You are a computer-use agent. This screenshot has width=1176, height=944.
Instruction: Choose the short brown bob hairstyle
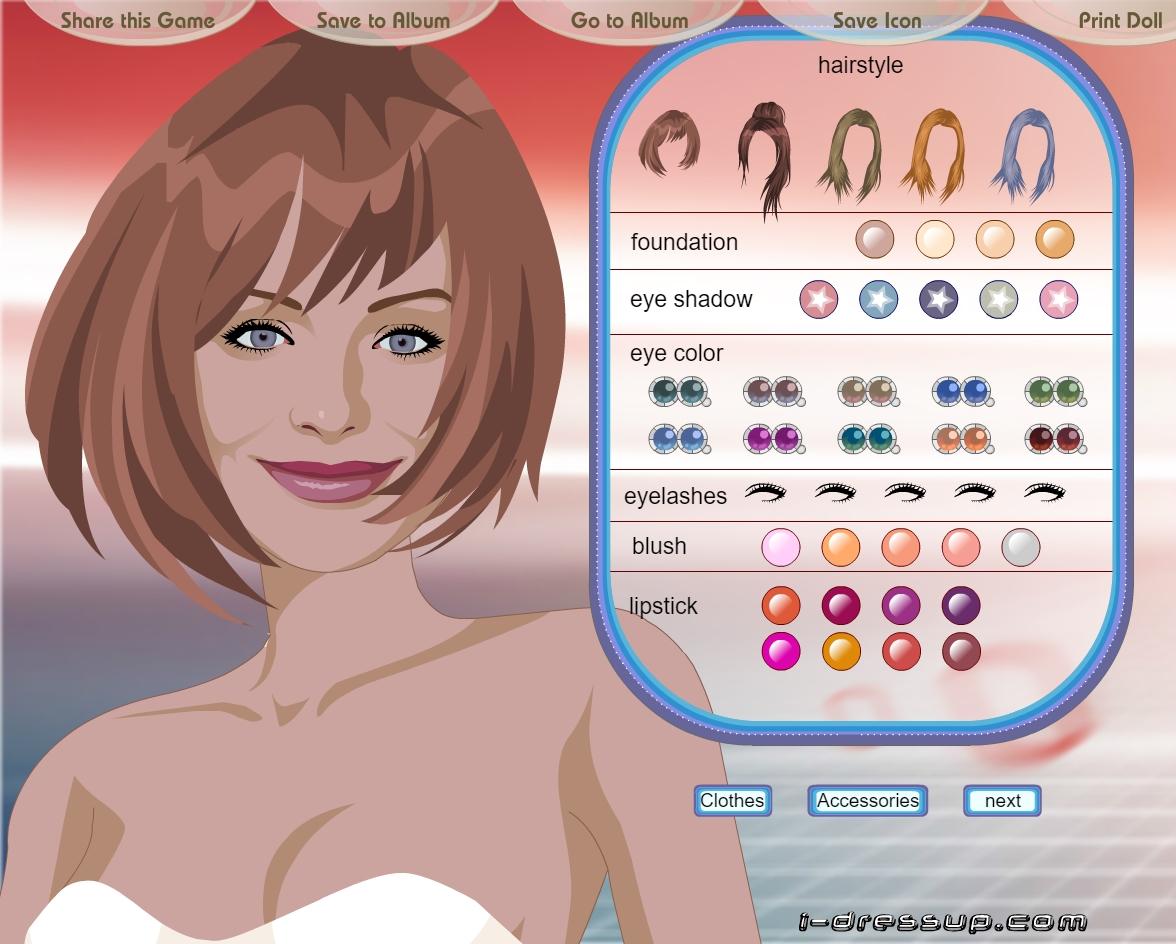click(x=669, y=142)
